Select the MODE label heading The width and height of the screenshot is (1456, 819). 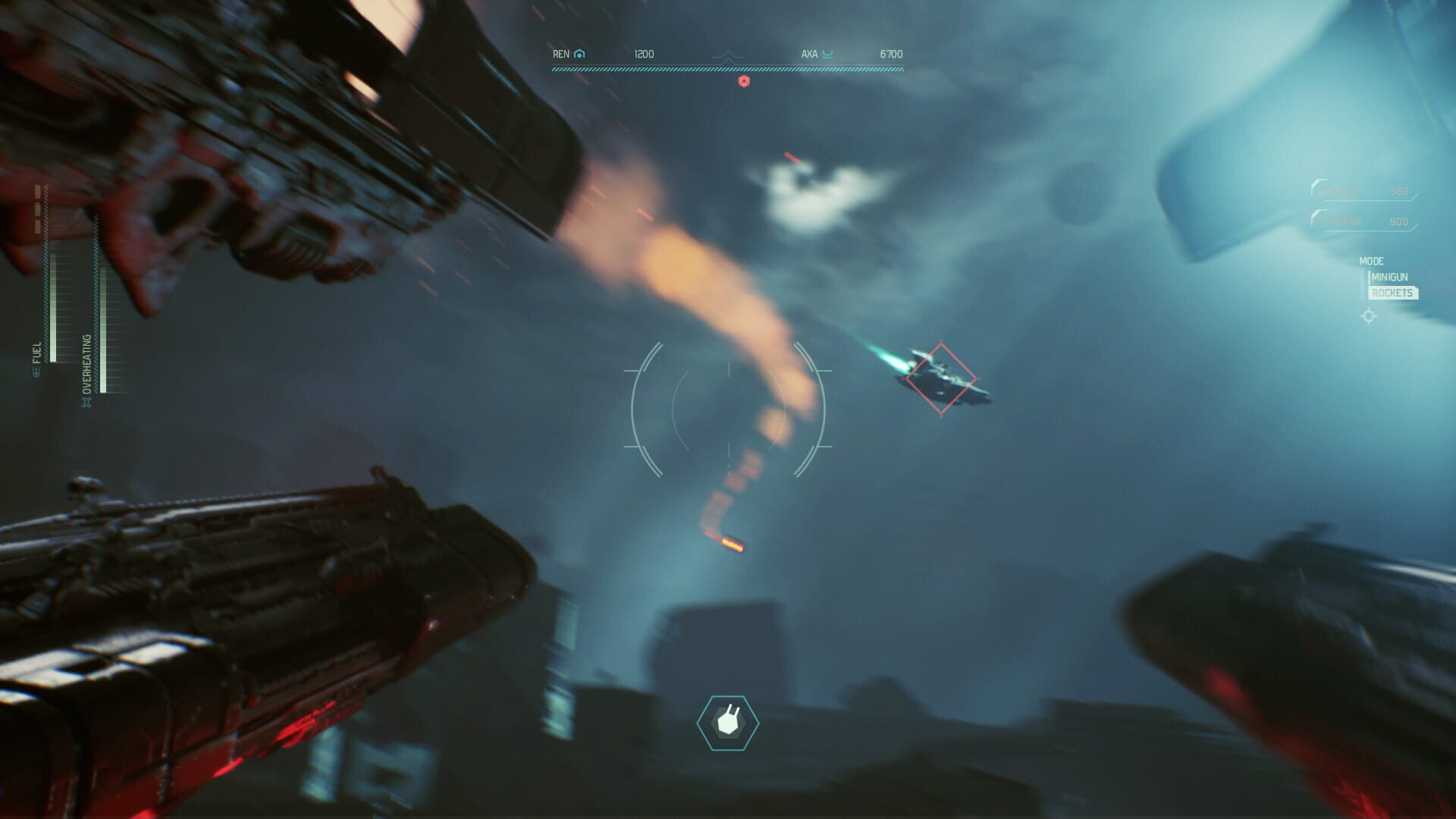(x=1372, y=261)
